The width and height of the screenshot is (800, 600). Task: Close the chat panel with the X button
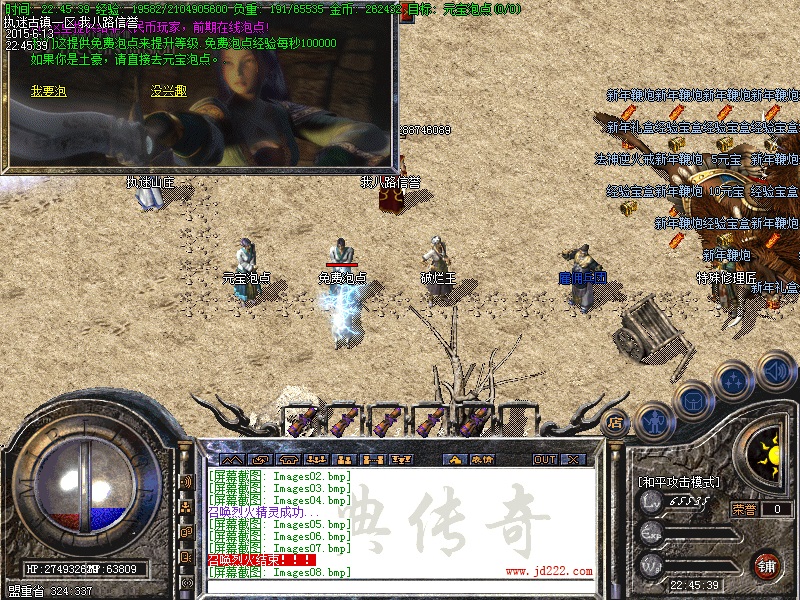(573, 460)
